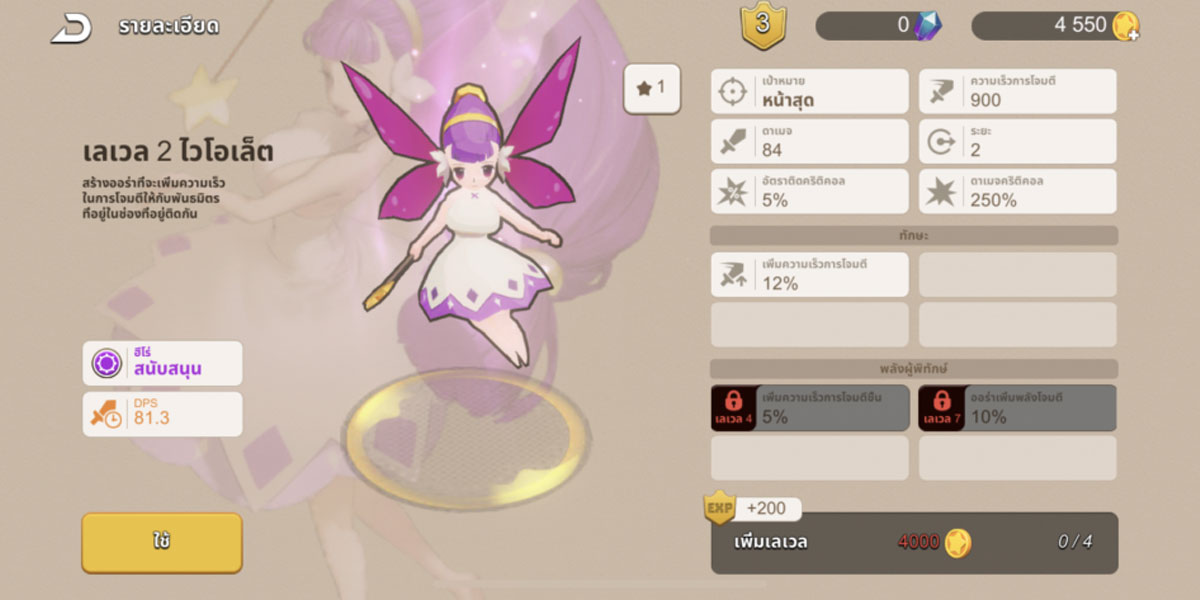Show the locked level 4 attack speed perk

[x=810, y=408]
